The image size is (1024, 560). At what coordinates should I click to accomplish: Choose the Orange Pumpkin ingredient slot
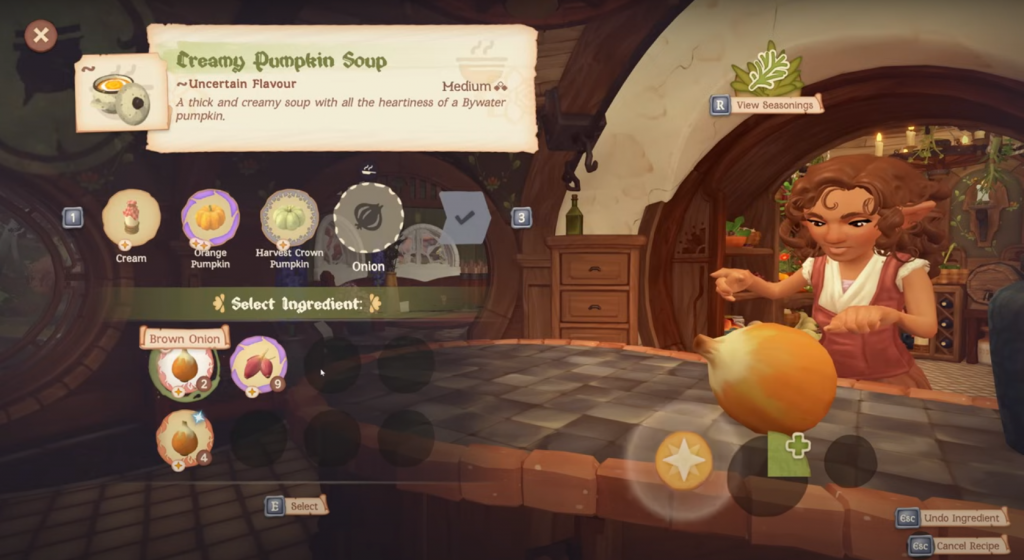(210, 219)
